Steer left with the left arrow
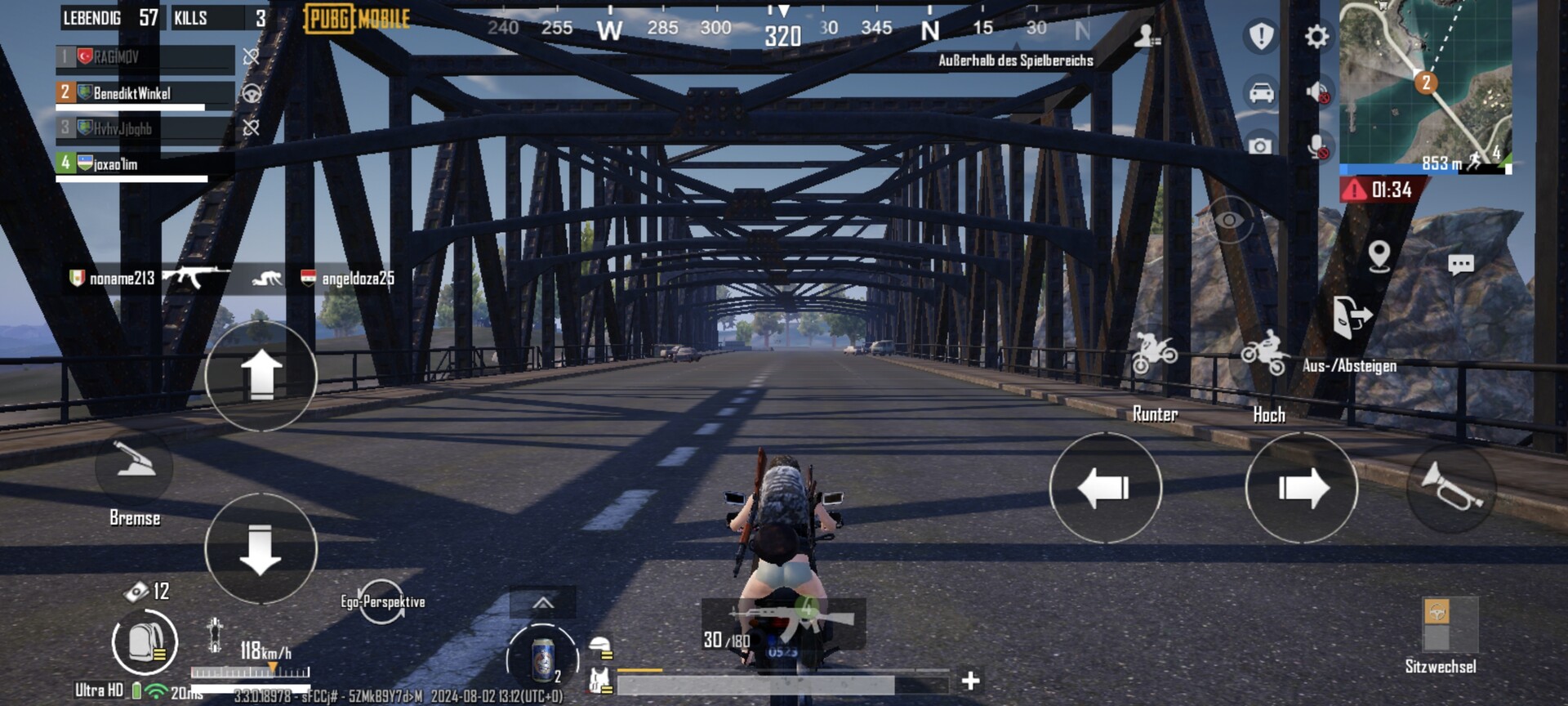The height and width of the screenshot is (706, 1568). coord(1105,488)
